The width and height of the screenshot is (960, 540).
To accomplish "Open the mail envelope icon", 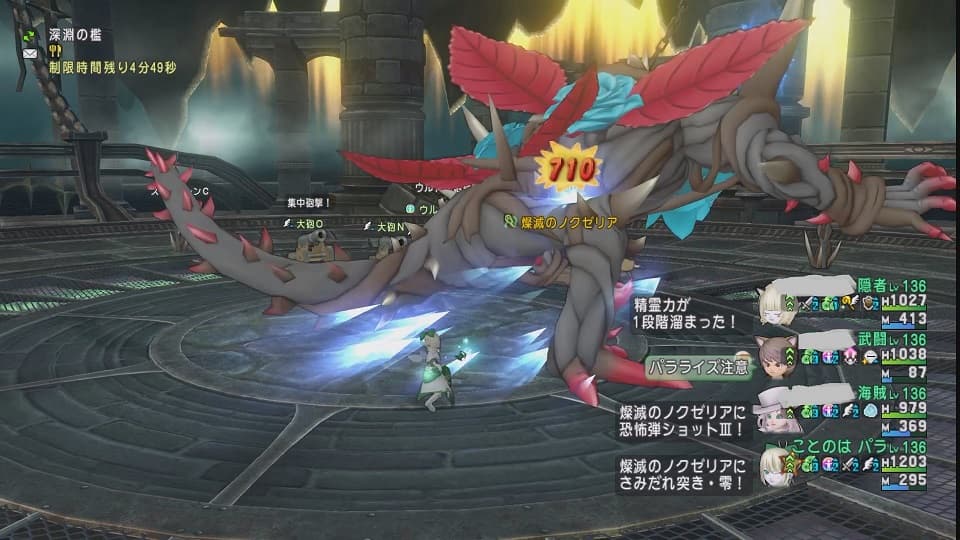I will click(29, 52).
